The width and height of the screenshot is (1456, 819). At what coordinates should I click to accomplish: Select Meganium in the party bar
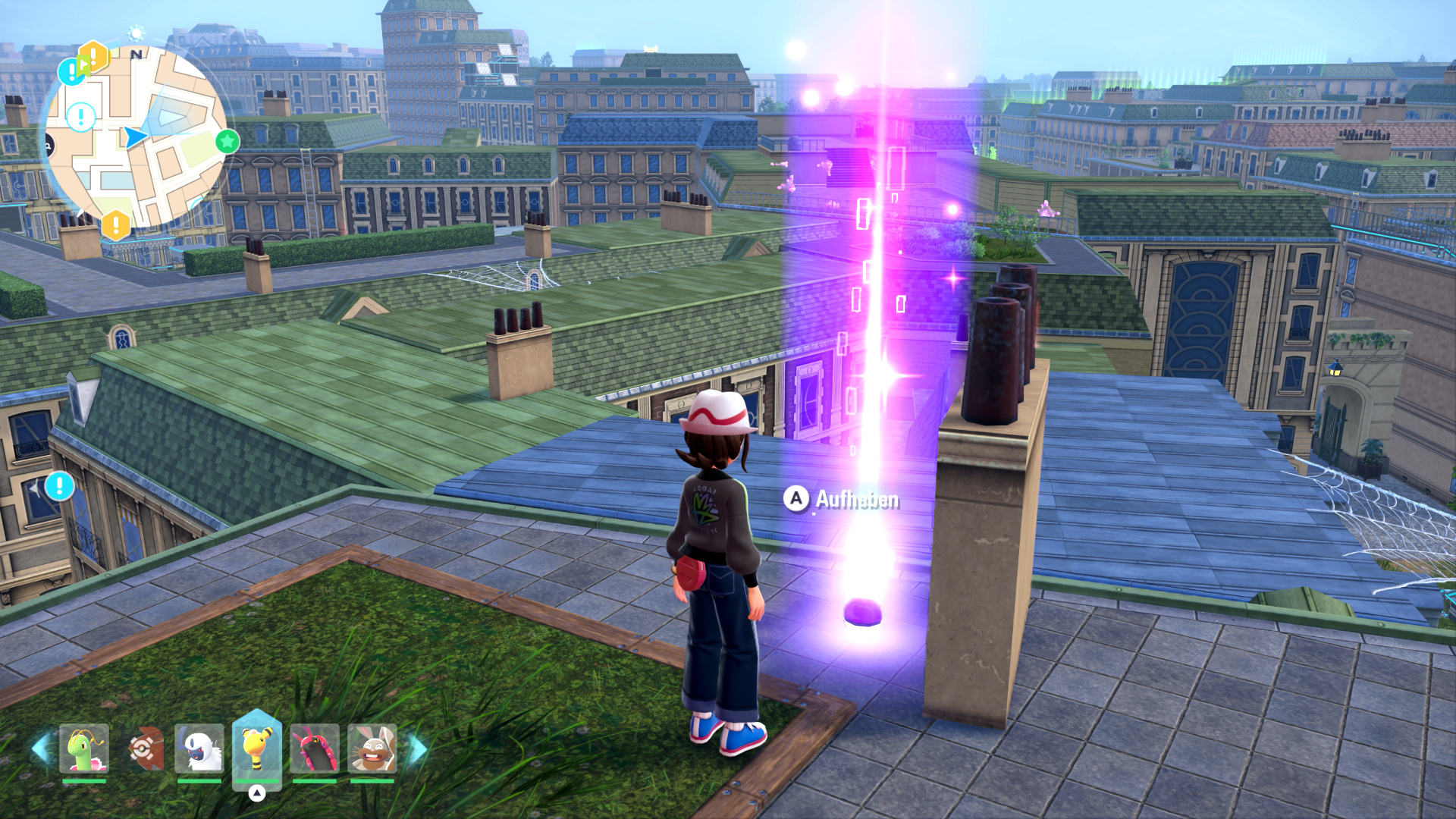click(x=84, y=748)
